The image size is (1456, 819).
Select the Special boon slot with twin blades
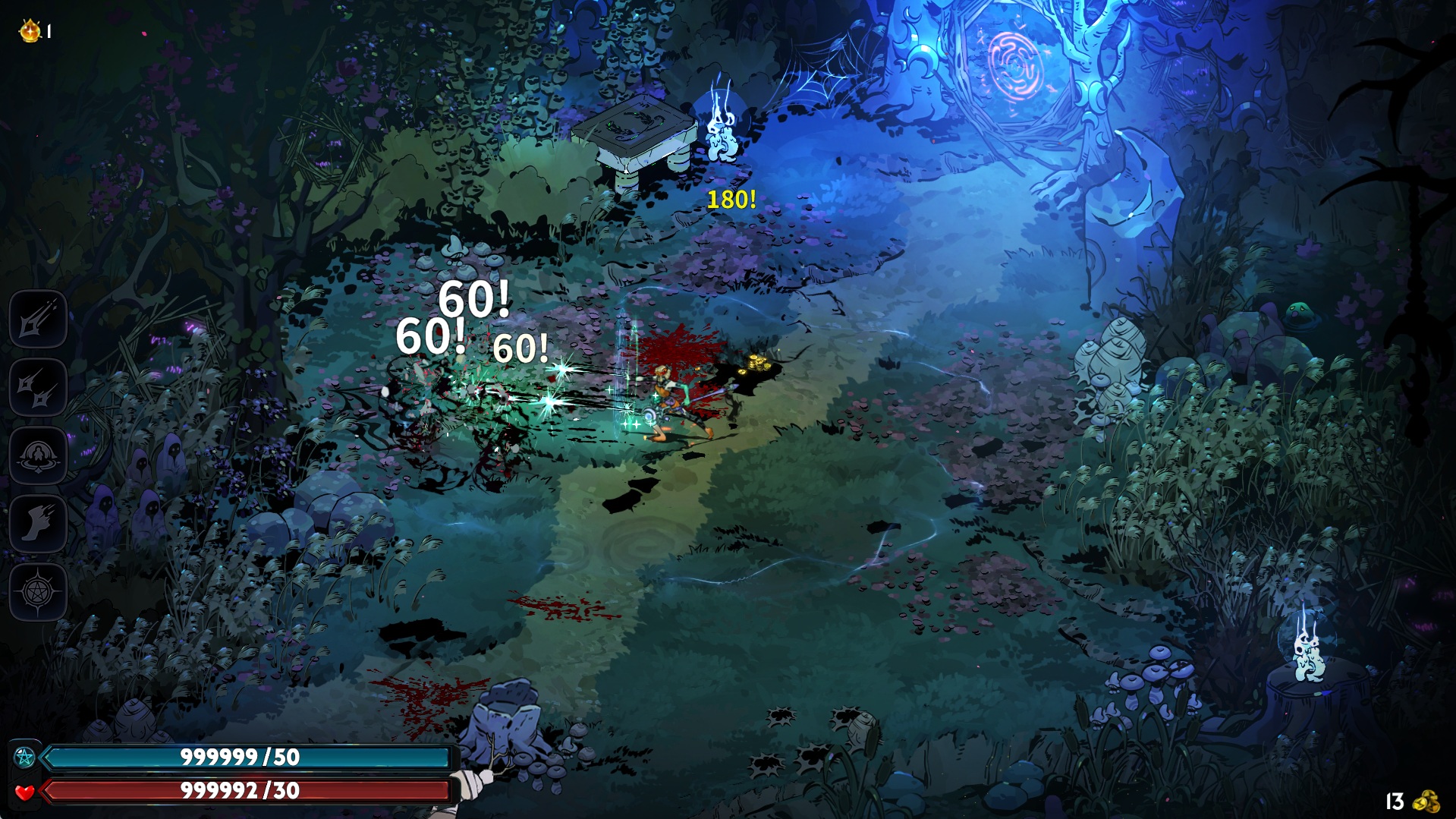[x=38, y=388]
